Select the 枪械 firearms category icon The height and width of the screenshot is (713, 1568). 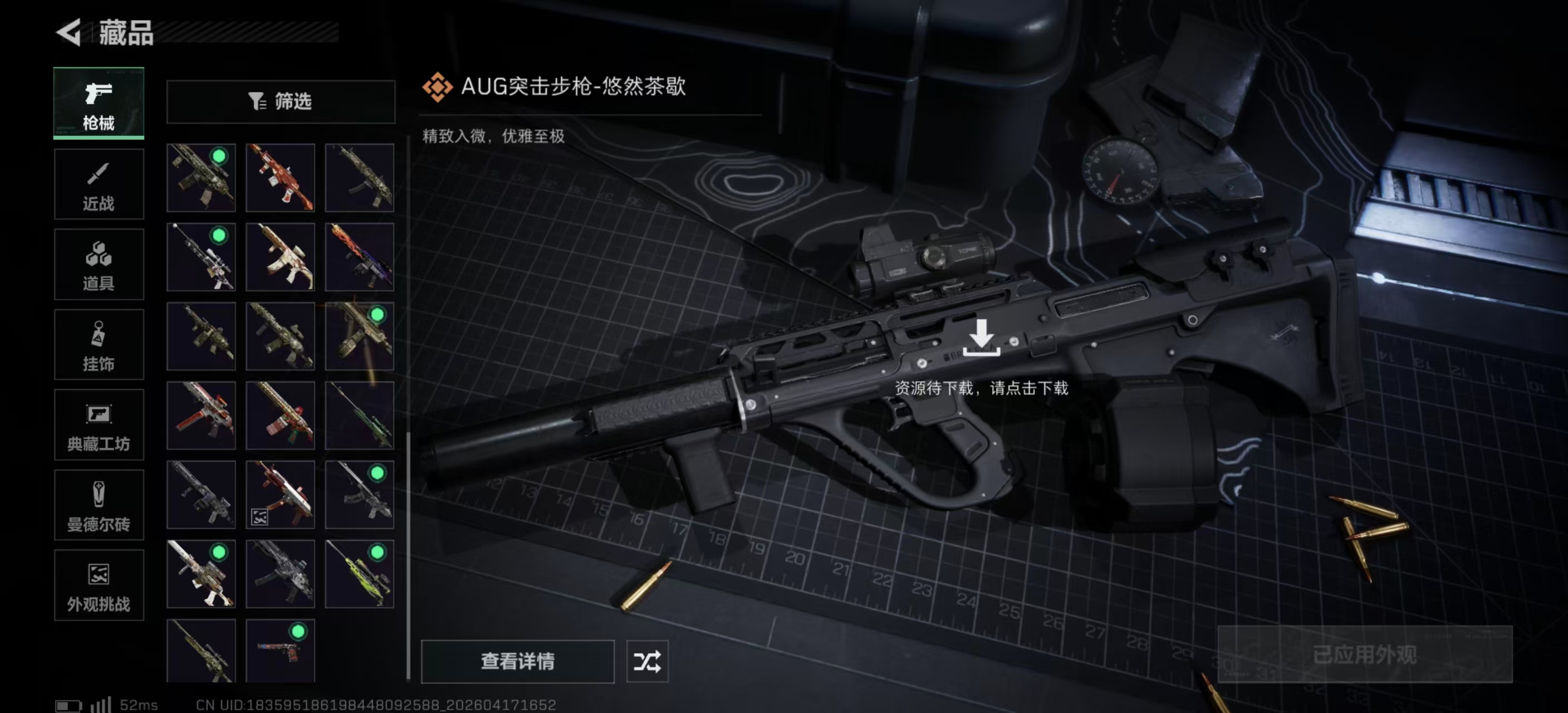[99, 104]
